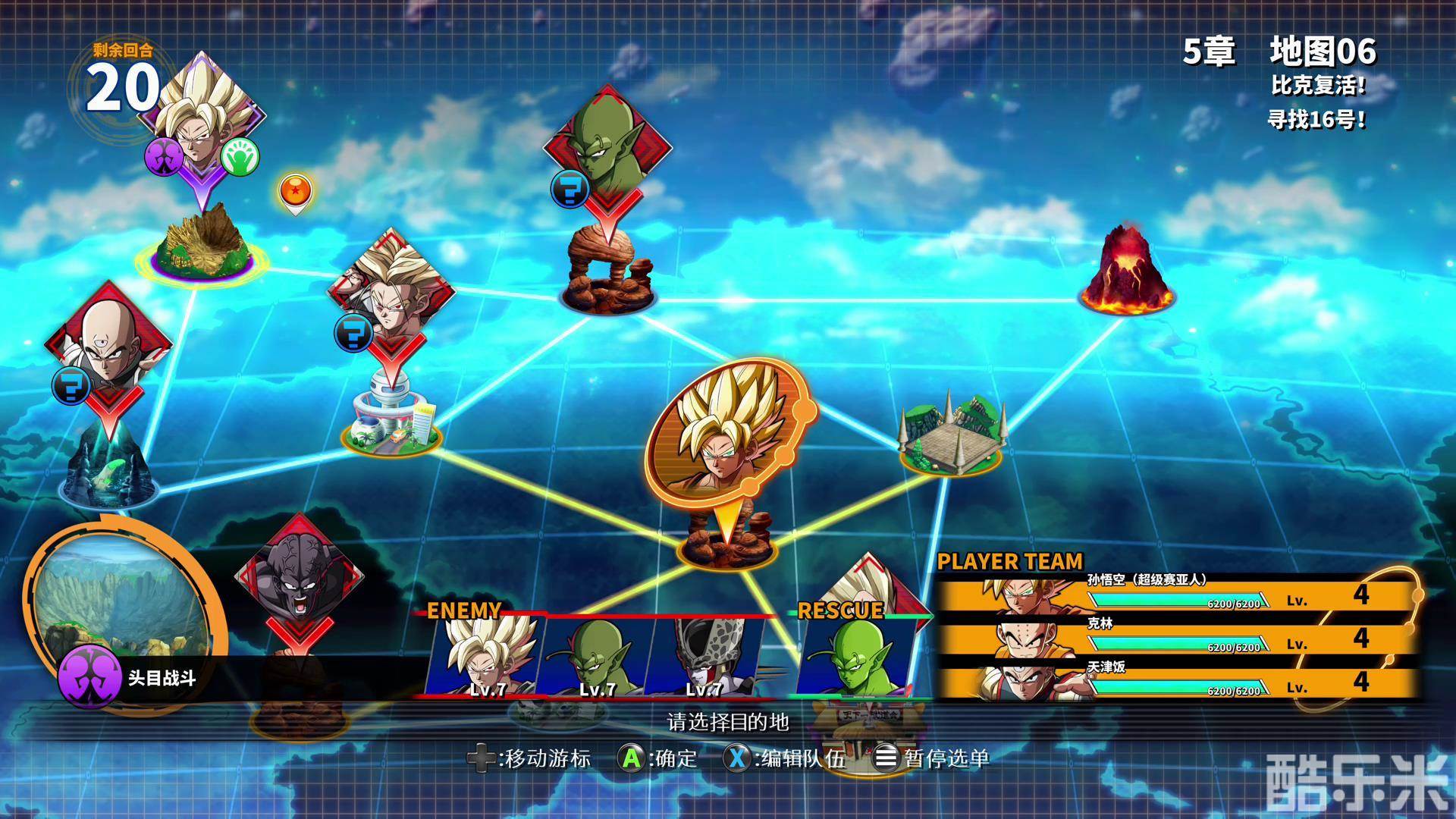The width and height of the screenshot is (1456, 819).
Task: Click the Piccolo portrait in Enemy panel
Action: (x=597, y=656)
